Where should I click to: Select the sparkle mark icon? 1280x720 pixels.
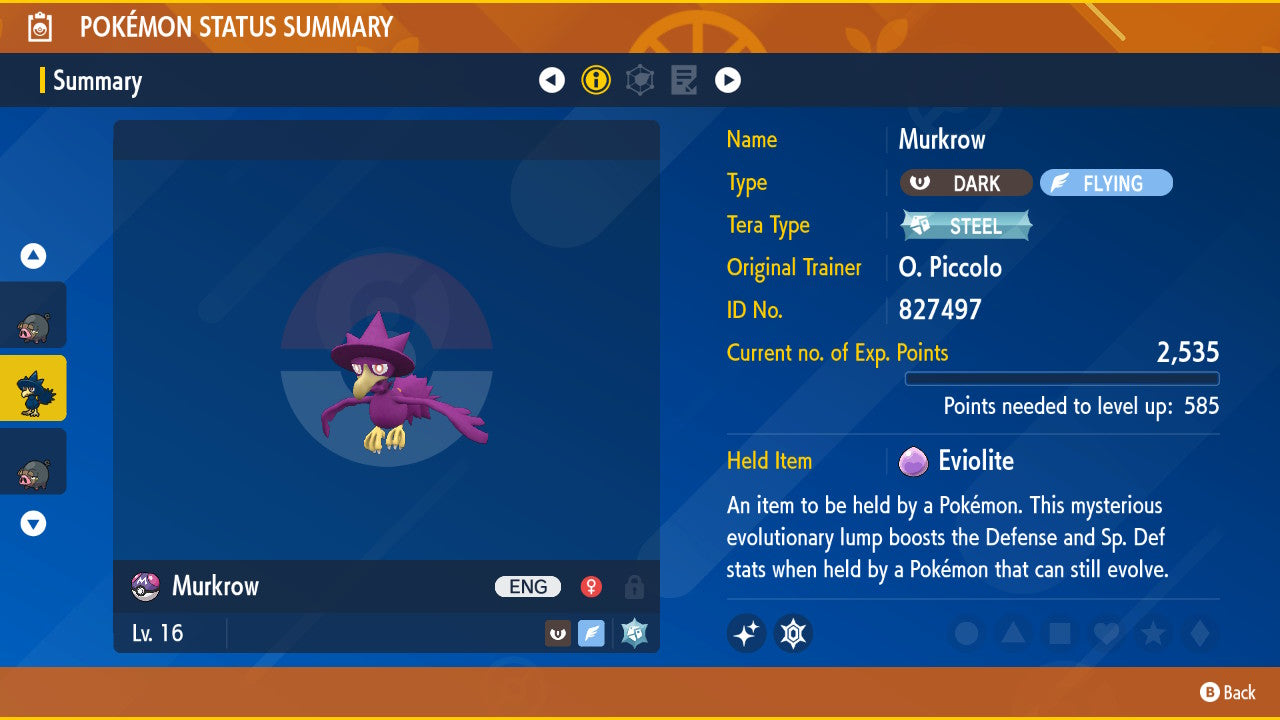click(746, 633)
